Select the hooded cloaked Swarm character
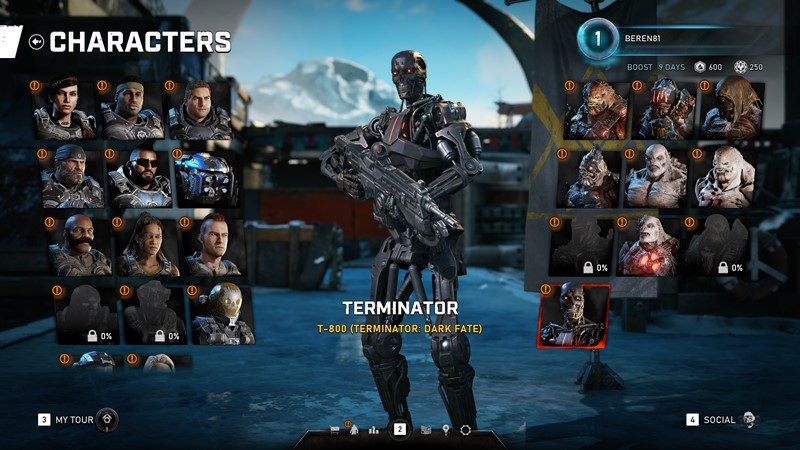 tap(732, 110)
